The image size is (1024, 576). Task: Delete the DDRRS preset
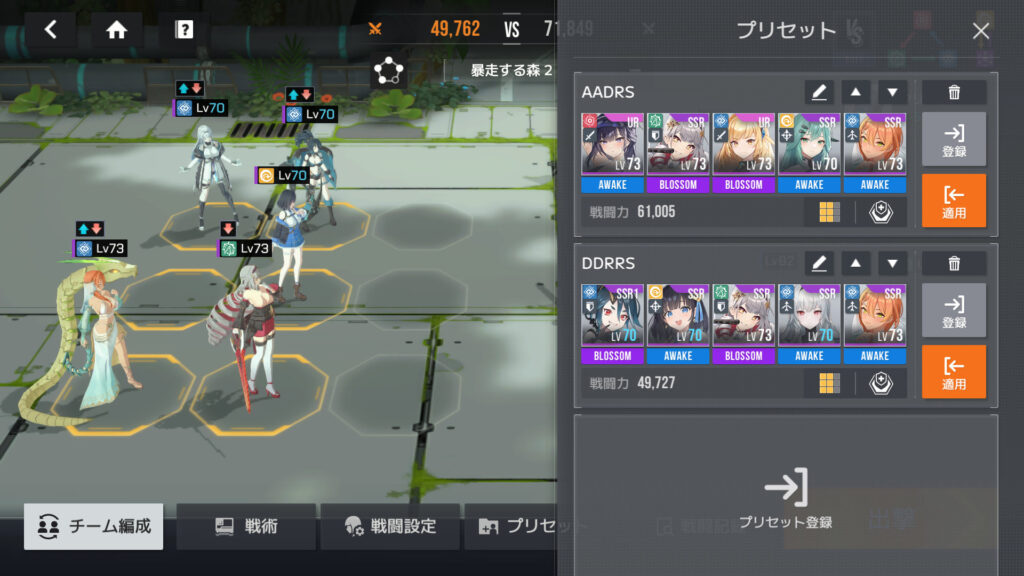click(954, 263)
